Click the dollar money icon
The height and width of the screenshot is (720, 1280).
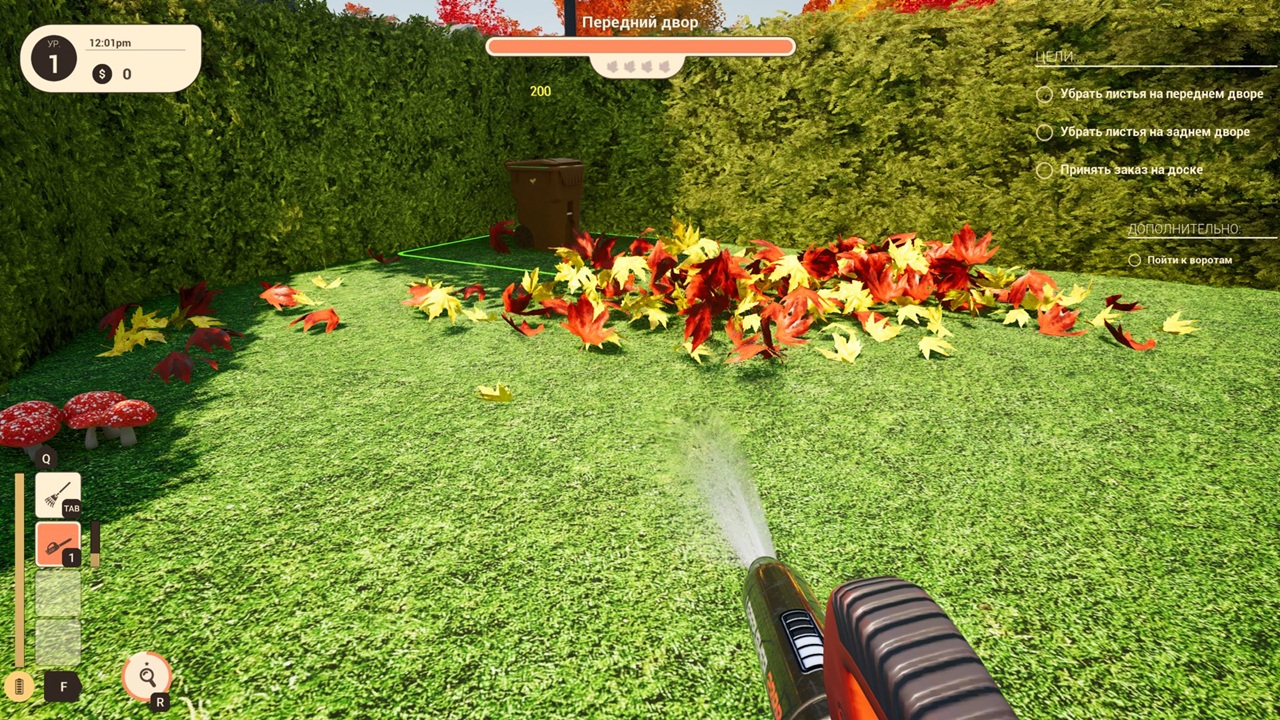[101, 74]
